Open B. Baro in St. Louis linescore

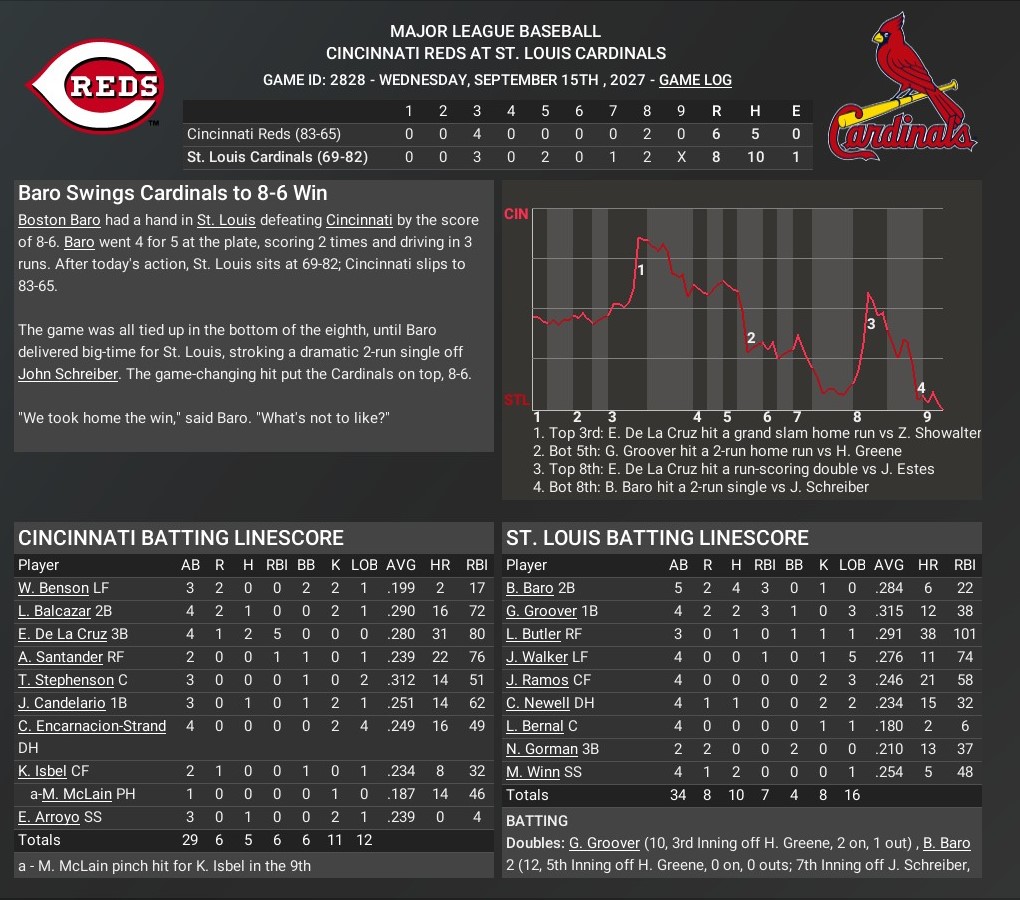[532, 588]
